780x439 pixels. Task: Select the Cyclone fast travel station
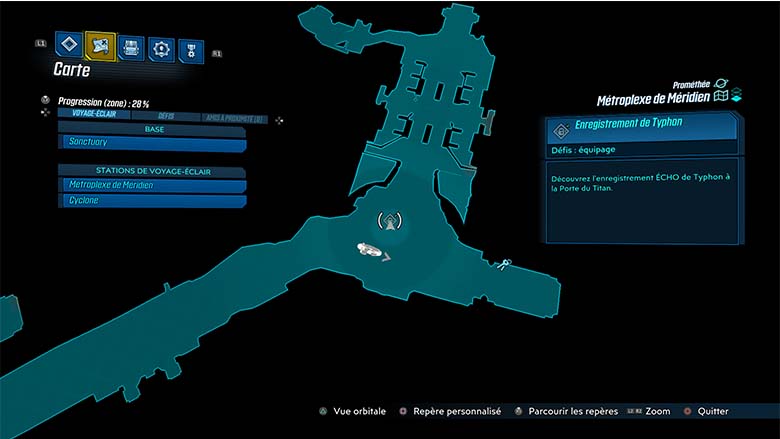152,201
